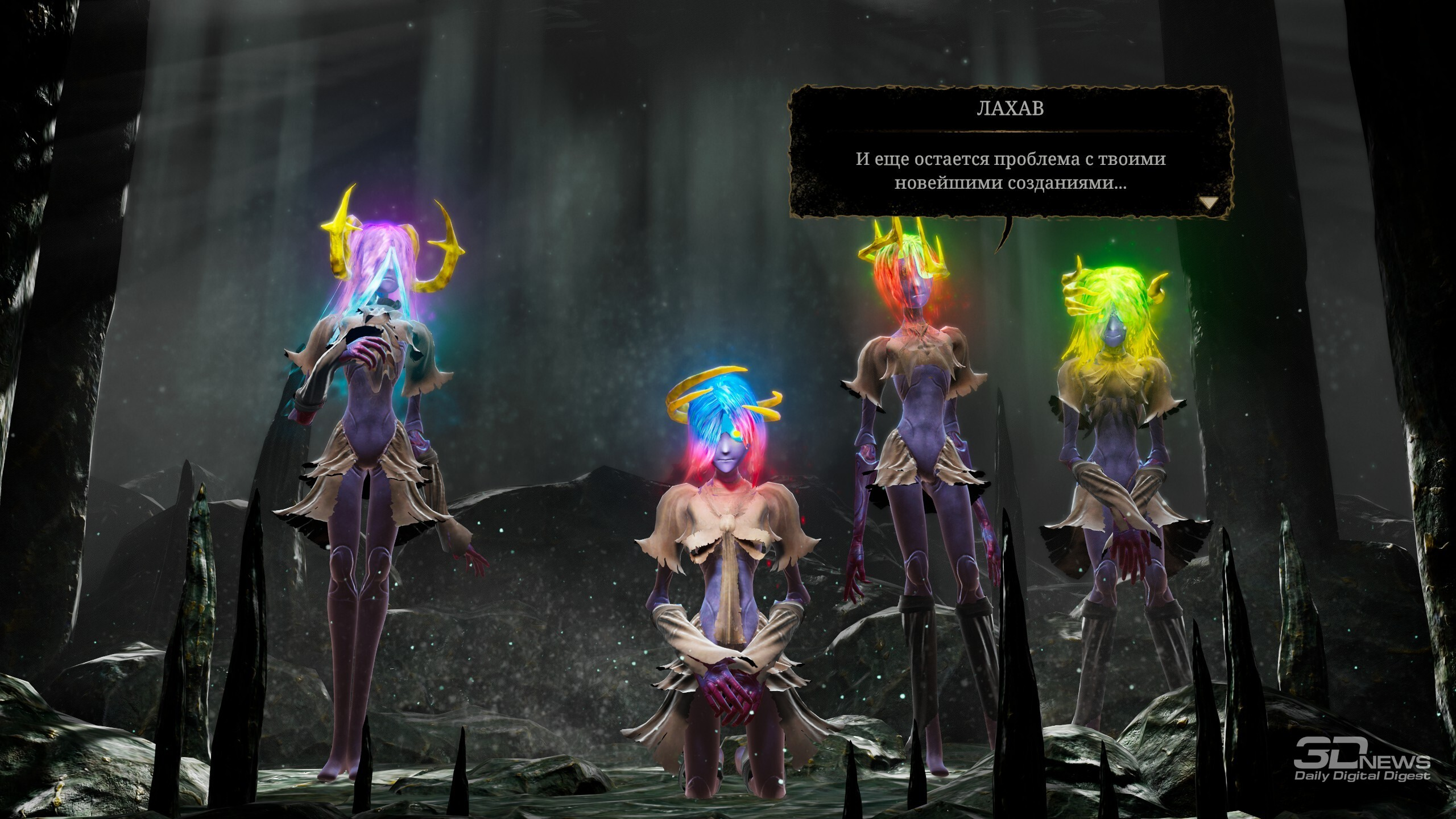The width and height of the screenshot is (1456, 819).
Task: Advance dialogue with the down arrow
Action: tap(1209, 202)
